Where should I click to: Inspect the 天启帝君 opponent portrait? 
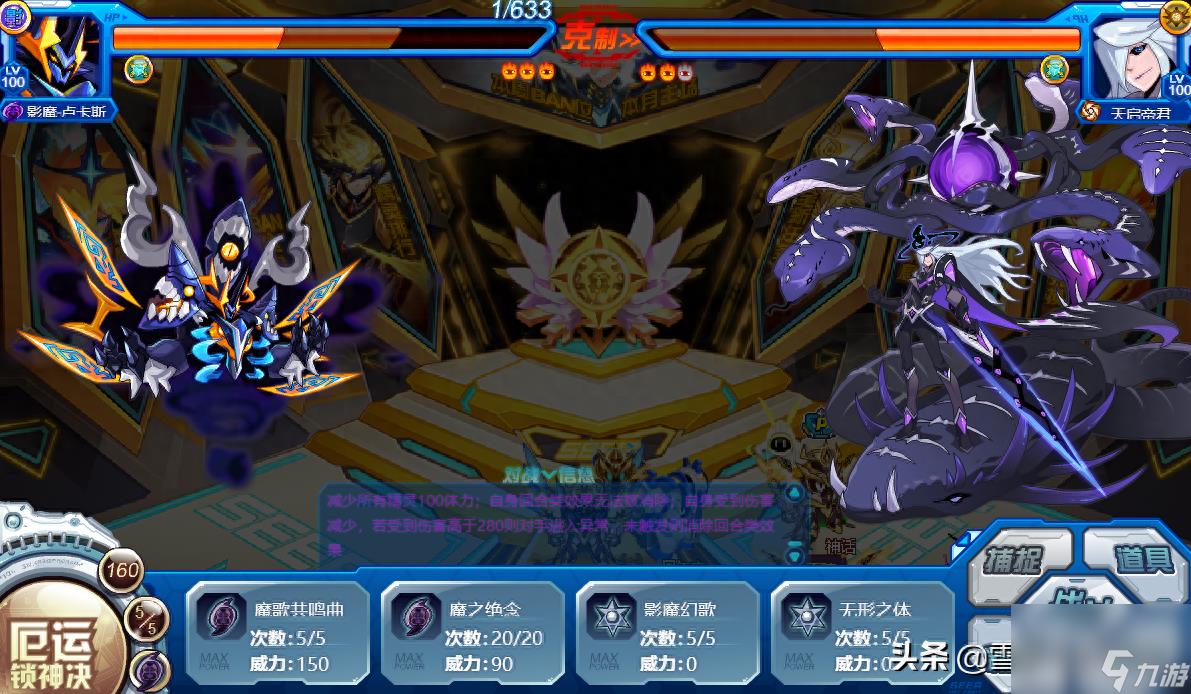tap(1138, 54)
